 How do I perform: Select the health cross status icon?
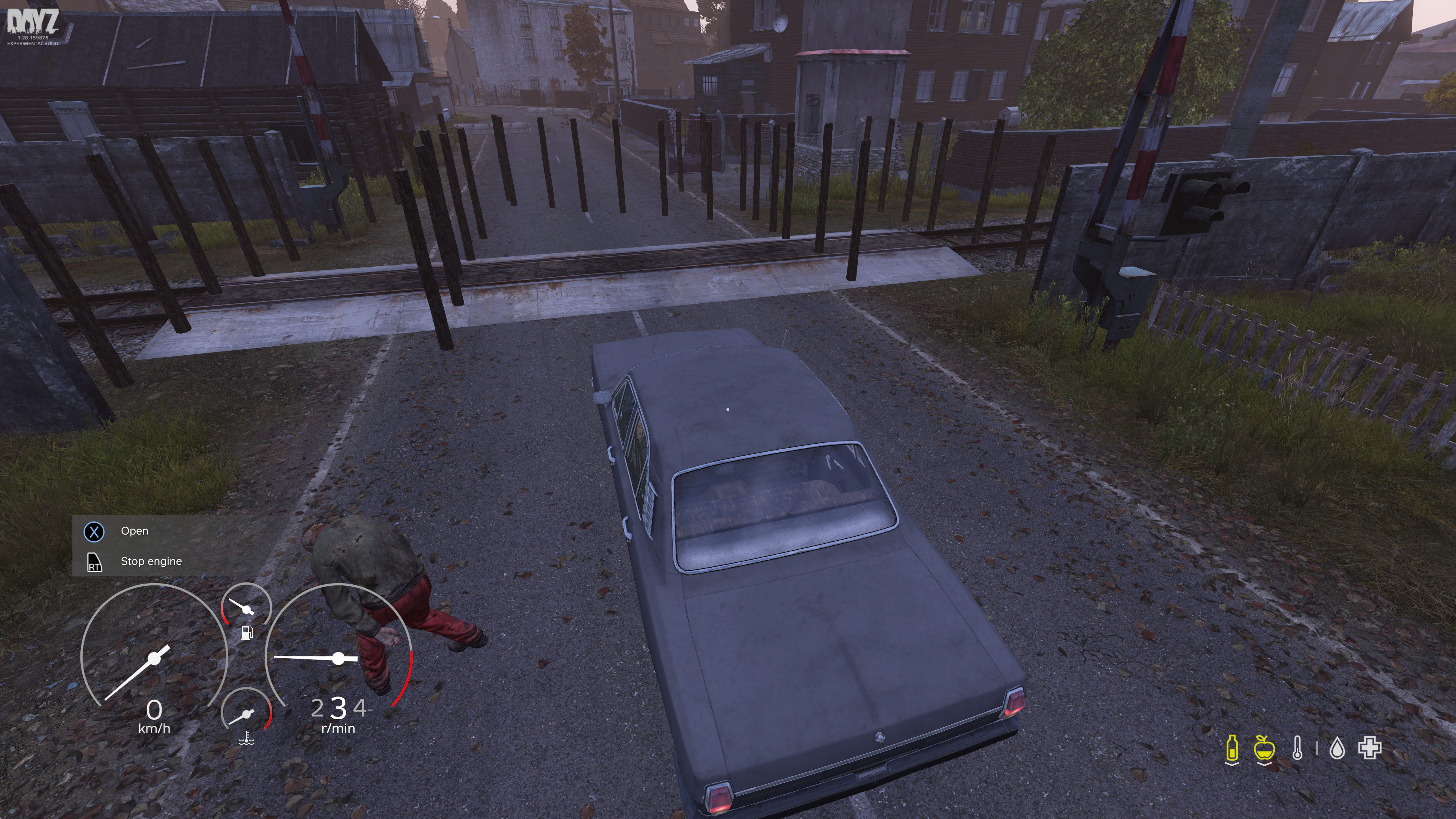pos(1370,748)
